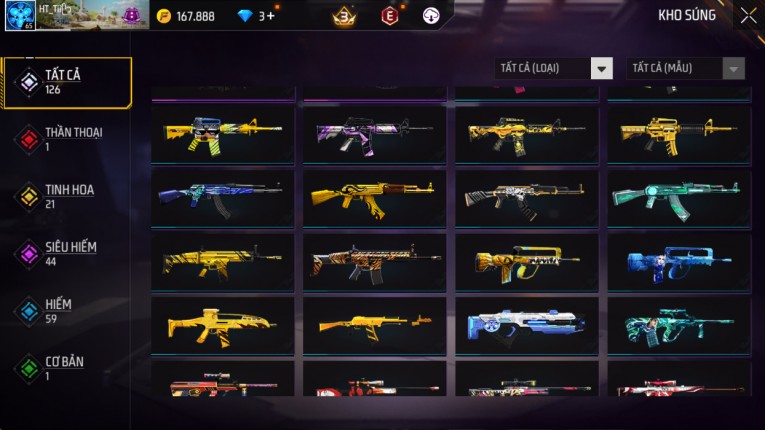Pick the teal green AK skin
This screenshot has height=430, width=765.
pos(678,197)
